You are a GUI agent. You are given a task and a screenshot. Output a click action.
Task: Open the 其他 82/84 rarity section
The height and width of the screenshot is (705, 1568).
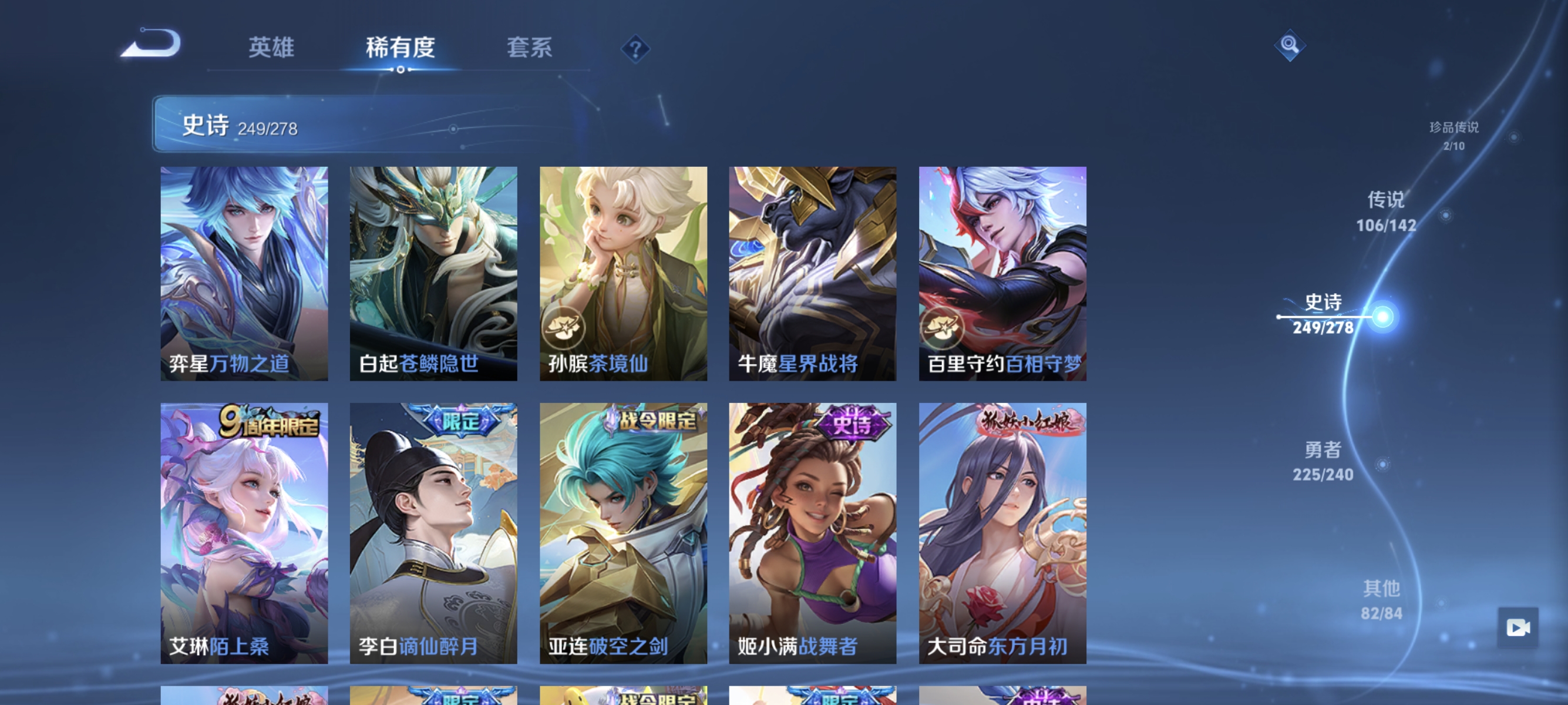click(x=1382, y=600)
